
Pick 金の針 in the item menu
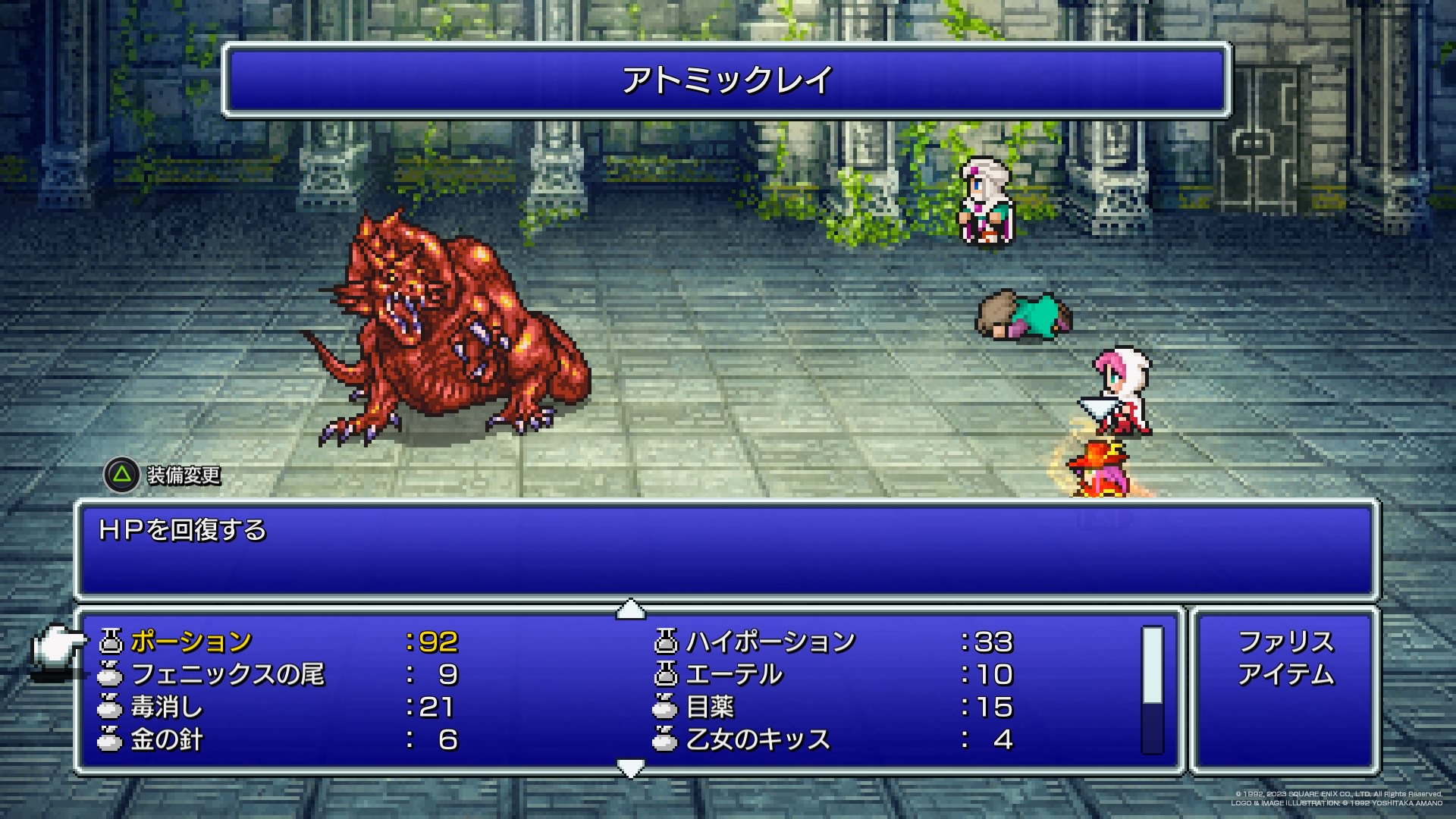[167, 740]
